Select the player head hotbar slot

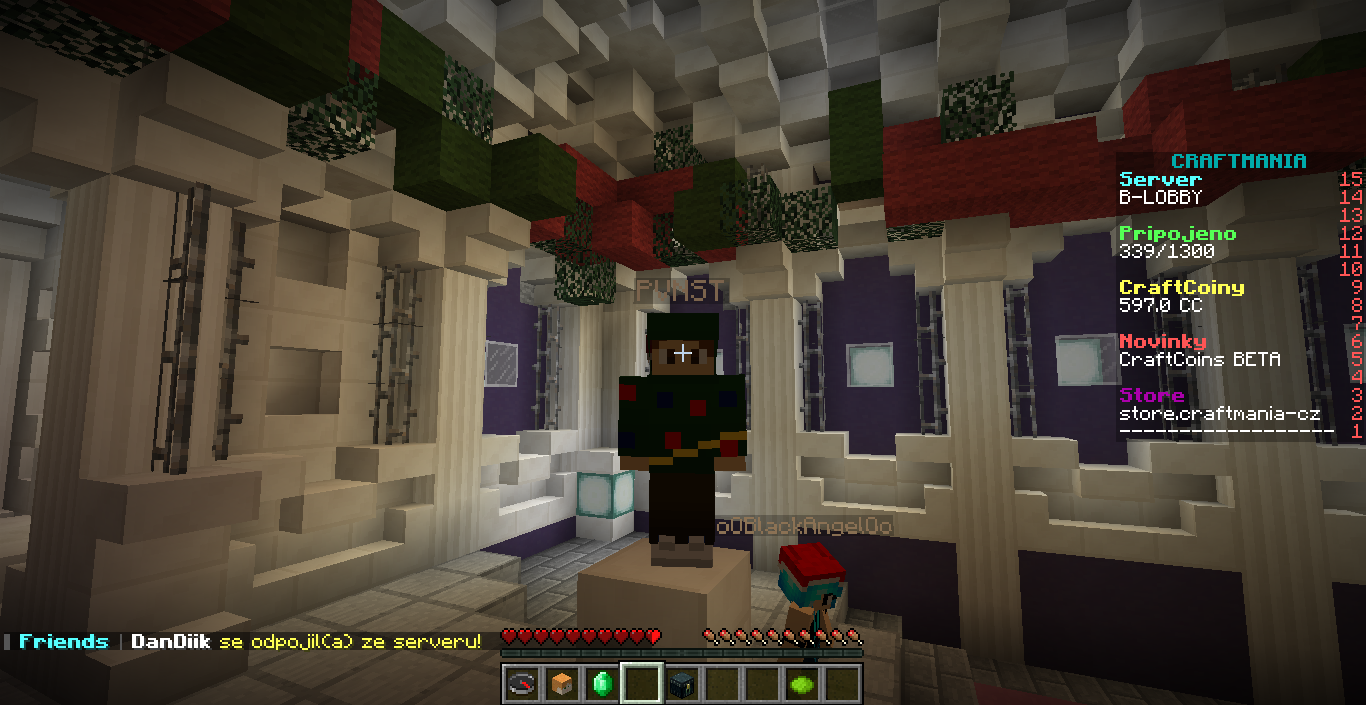pyautogui.click(x=561, y=684)
